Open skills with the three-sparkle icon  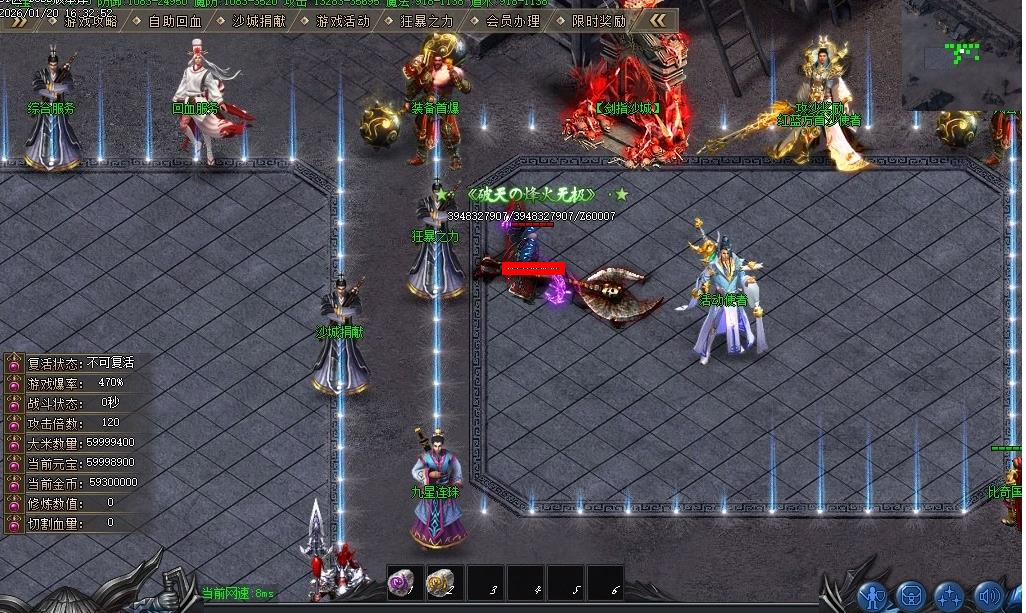[949, 596]
